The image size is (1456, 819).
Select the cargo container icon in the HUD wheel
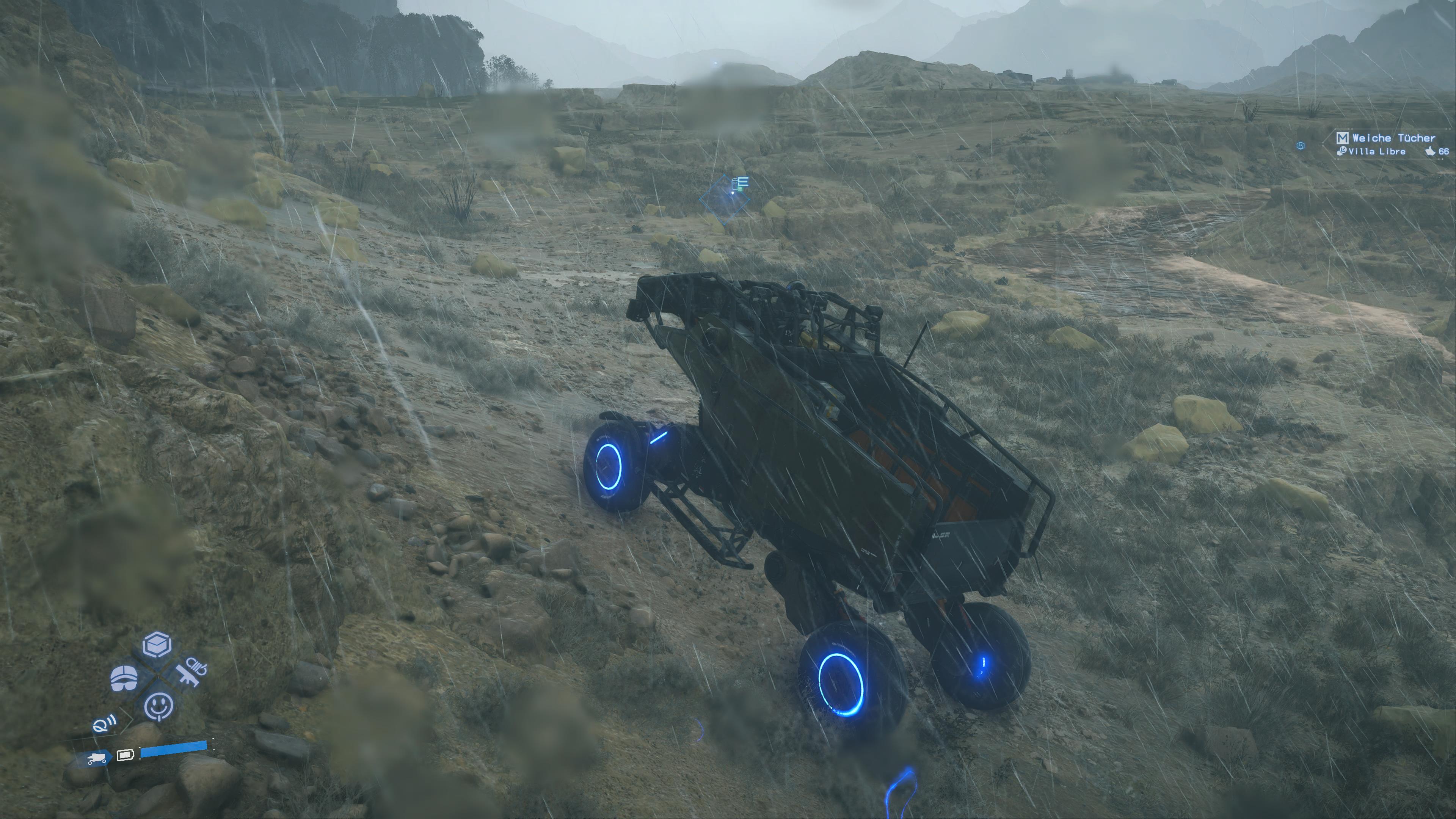tap(157, 644)
